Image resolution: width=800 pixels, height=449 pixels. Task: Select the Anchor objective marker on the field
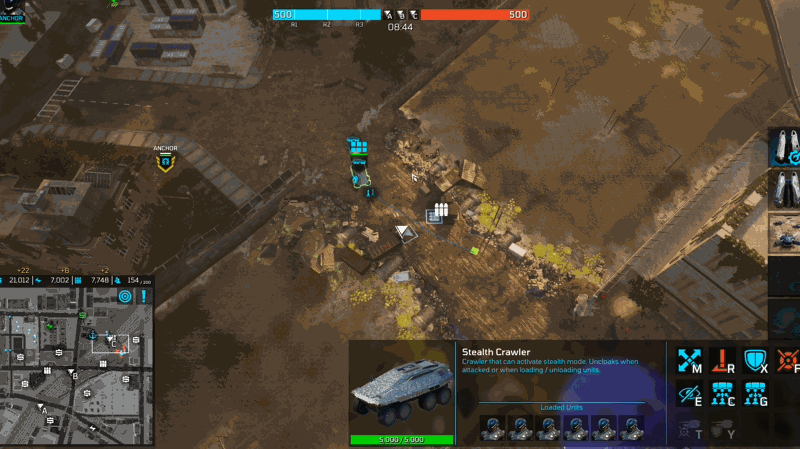(165, 160)
